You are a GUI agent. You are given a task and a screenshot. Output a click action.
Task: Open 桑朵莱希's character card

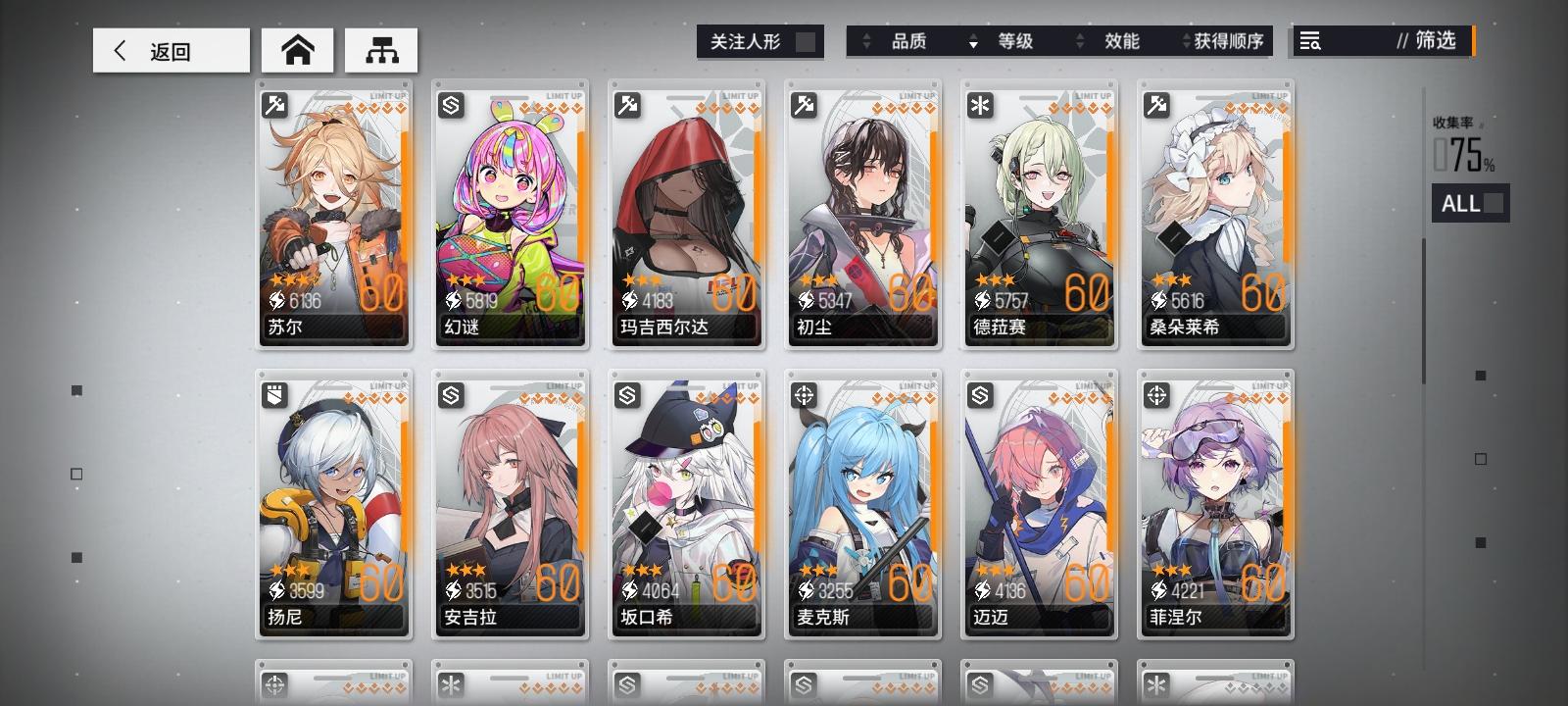coord(1215,211)
